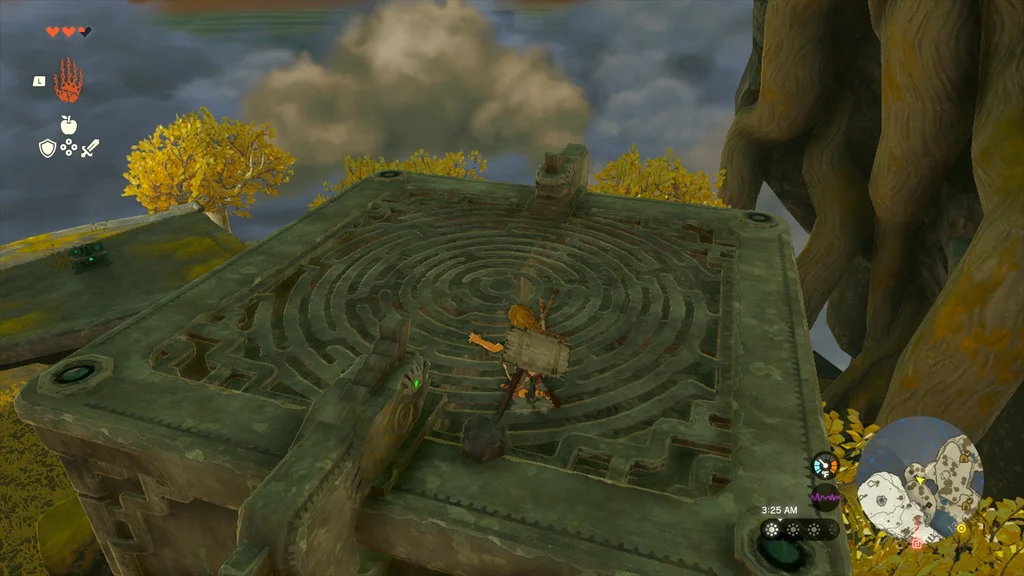Open the shield equipment icon
1024x576 pixels.
pos(47,149)
